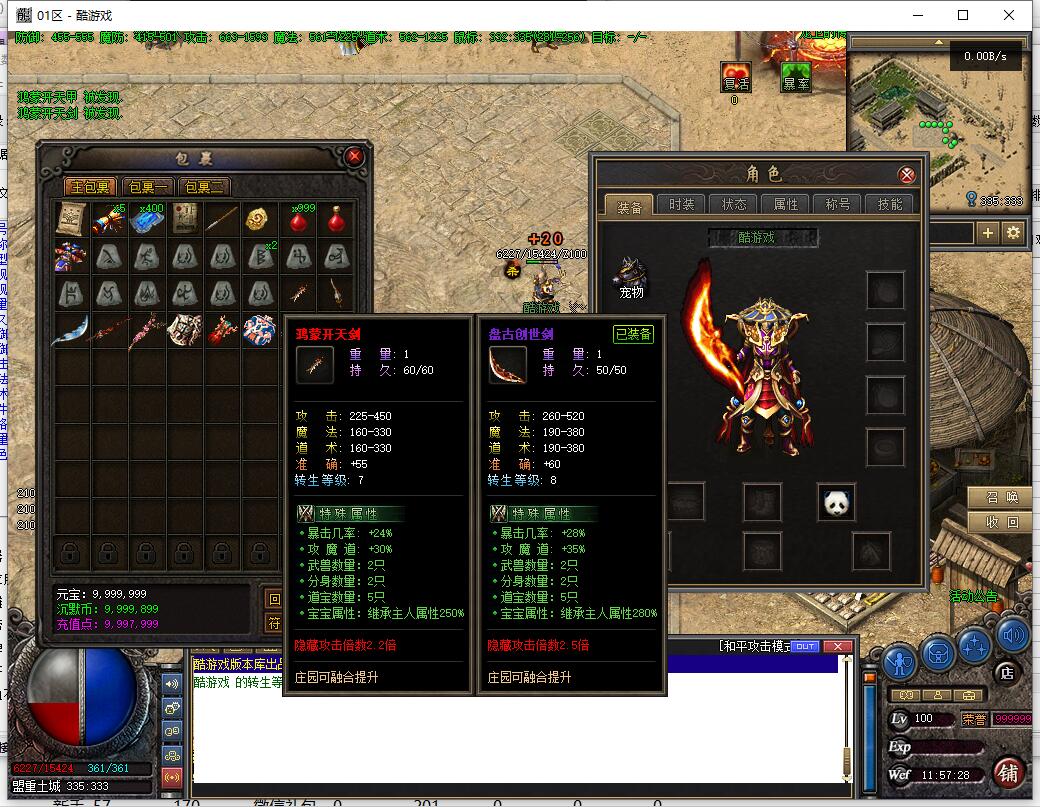1040x807 pixels.
Task: Select the gold coin item in the bag
Action: tap(258, 219)
